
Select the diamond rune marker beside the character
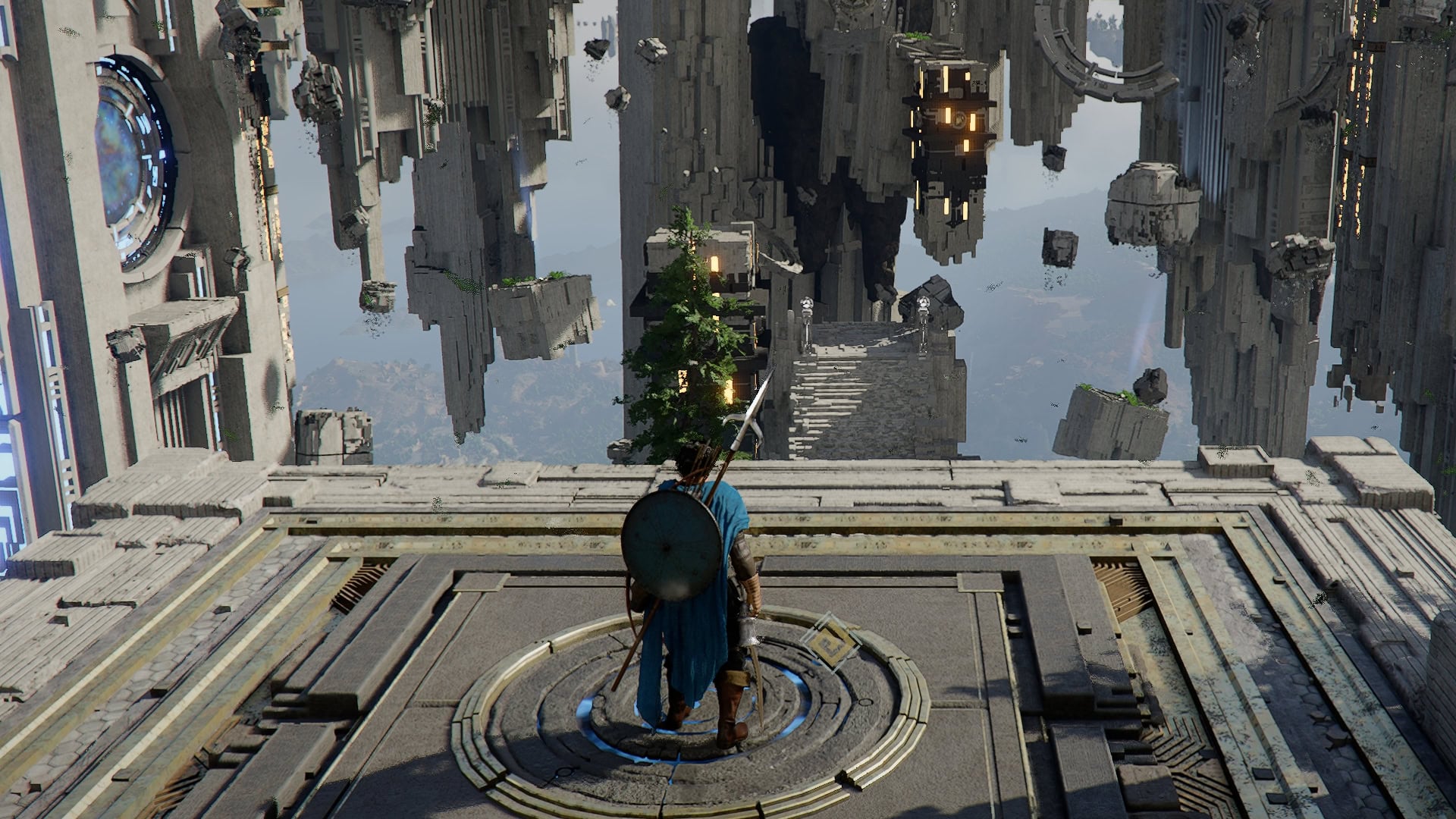tap(827, 643)
